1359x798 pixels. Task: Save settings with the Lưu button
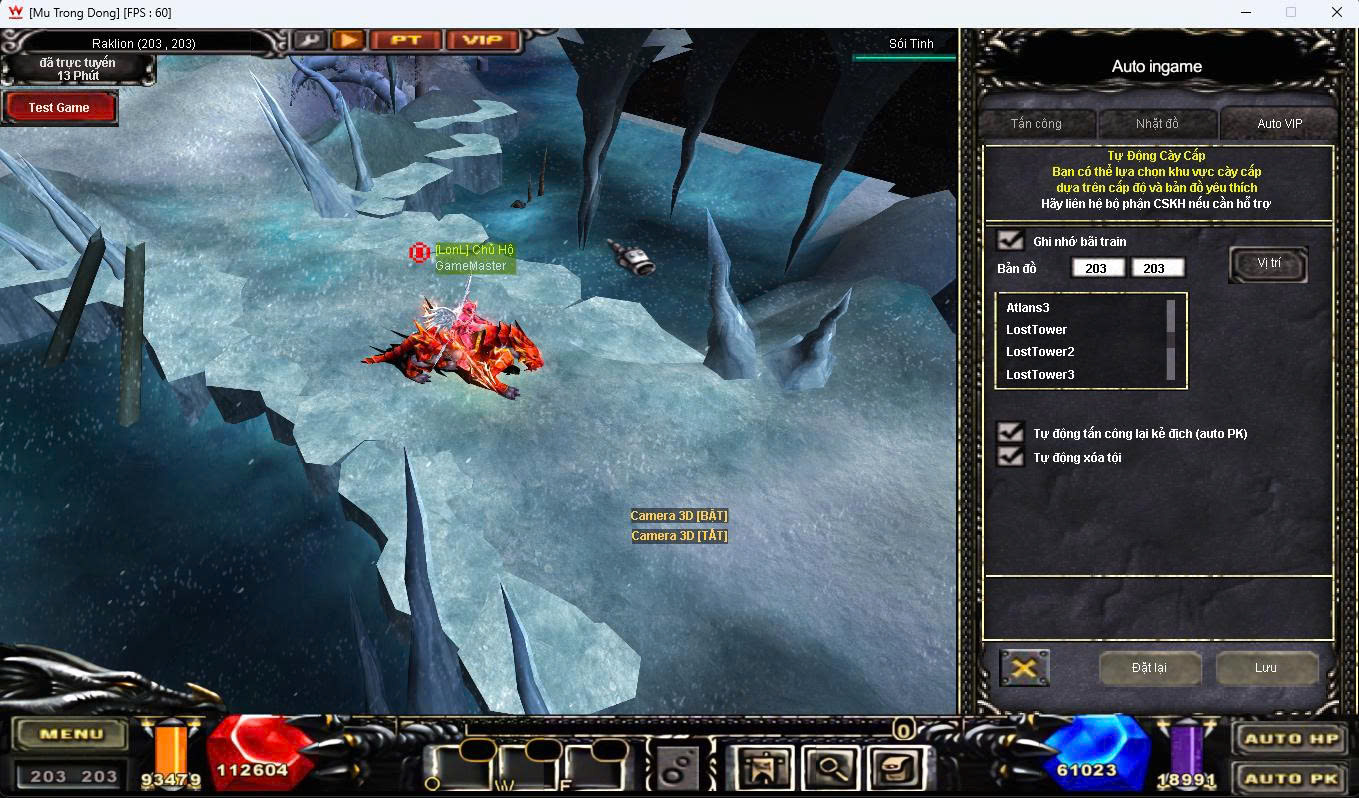click(1266, 668)
